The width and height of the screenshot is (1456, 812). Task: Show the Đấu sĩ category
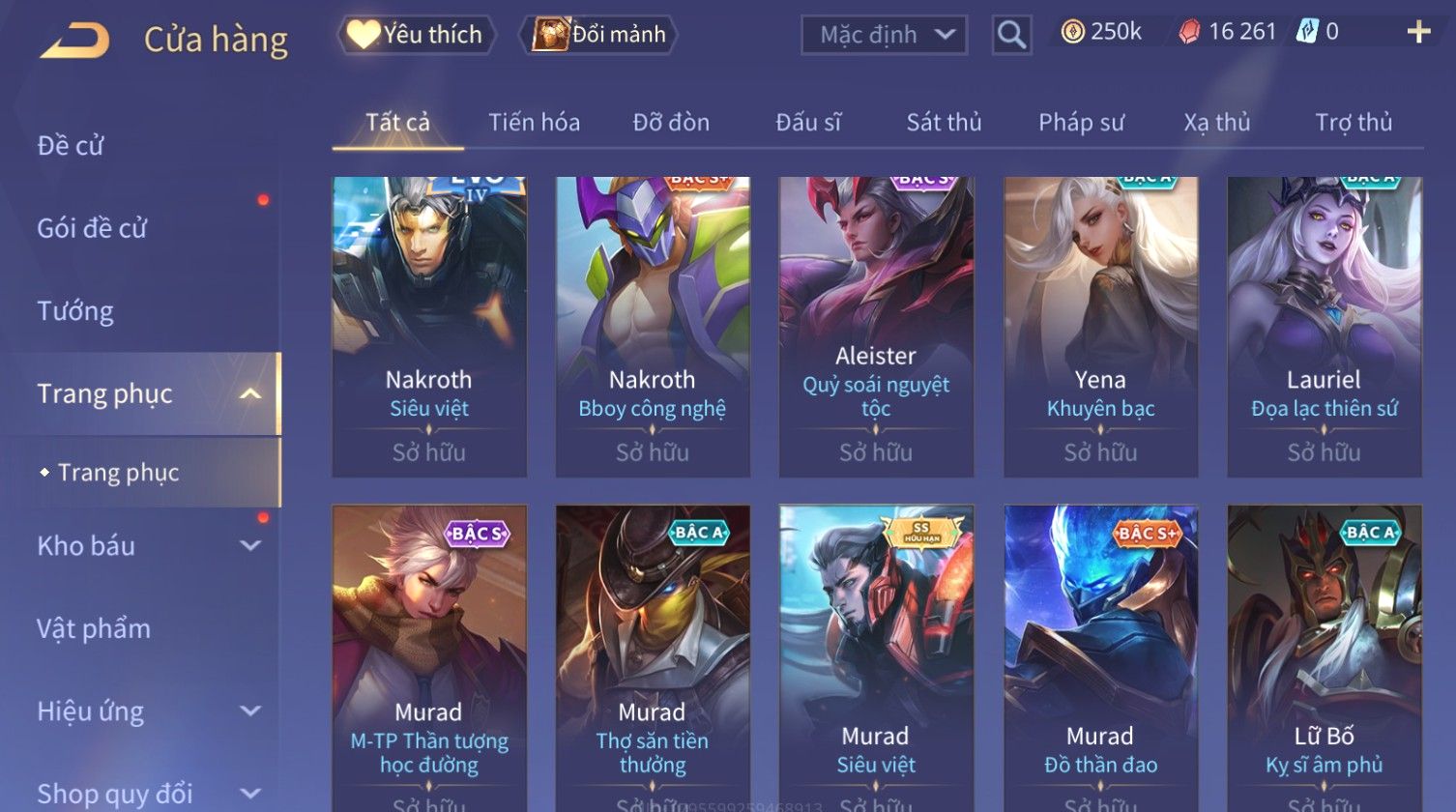click(x=808, y=123)
